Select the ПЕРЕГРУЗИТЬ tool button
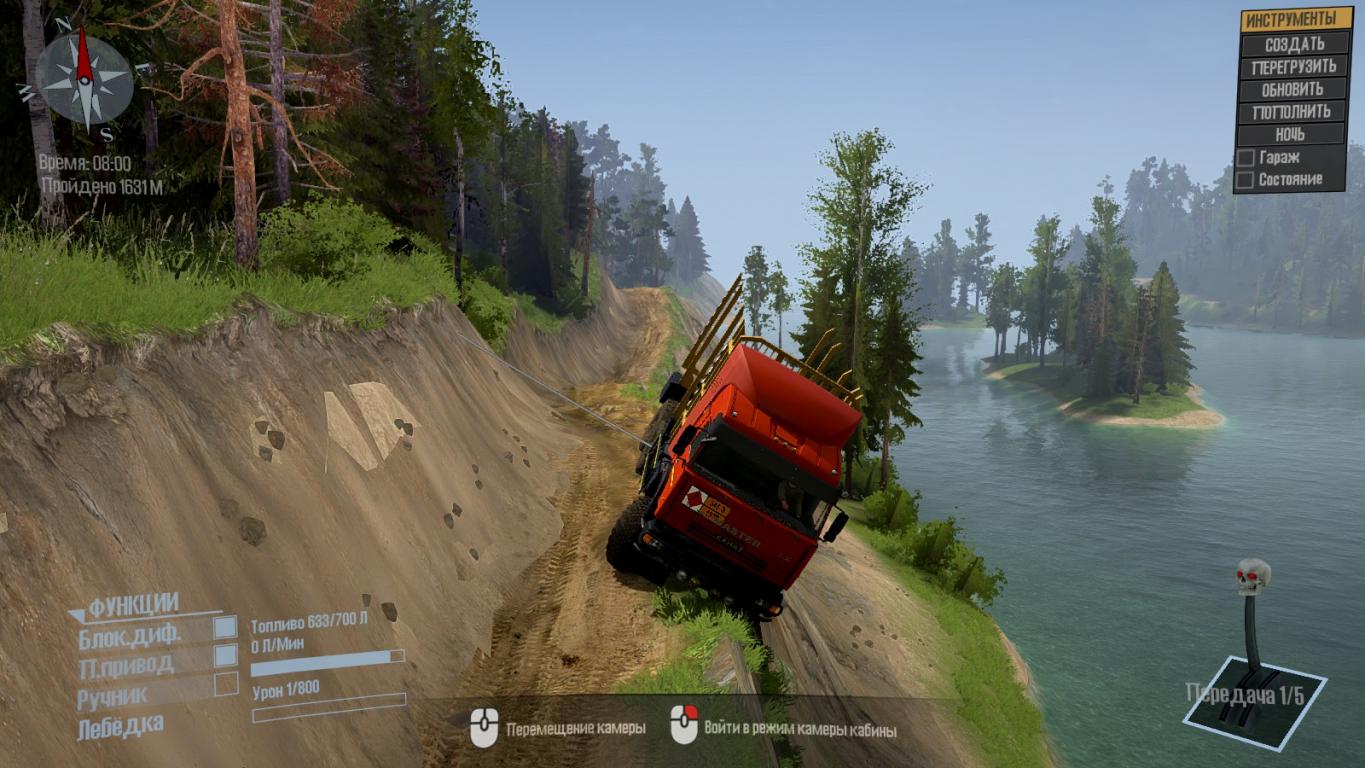Image resolution: width=1365 pixels, height=768 pixels. (1294, 67)
